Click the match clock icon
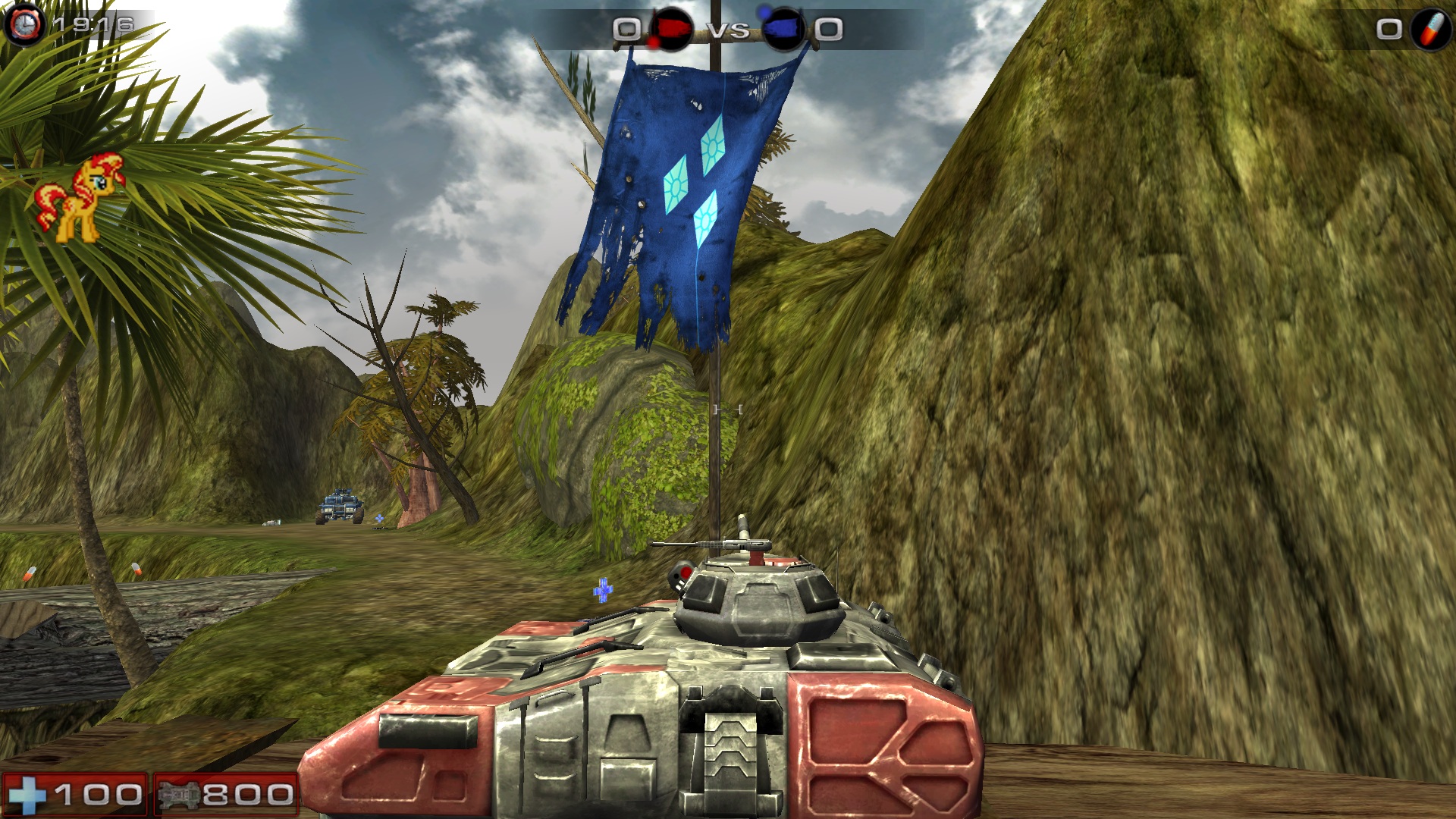 [x=24, y=25]
